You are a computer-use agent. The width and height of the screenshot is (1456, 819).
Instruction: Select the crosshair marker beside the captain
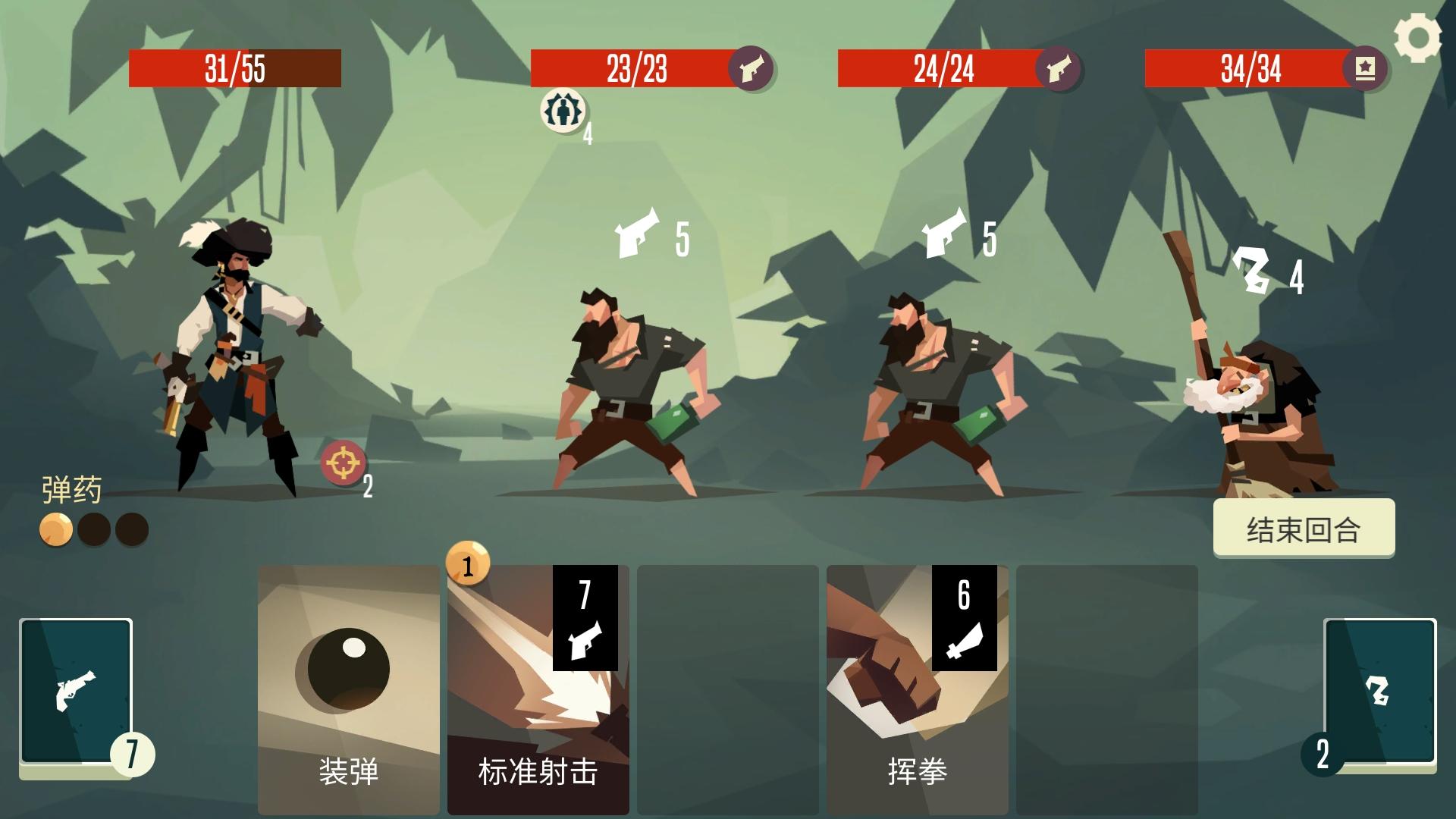(x=342, y=461)
